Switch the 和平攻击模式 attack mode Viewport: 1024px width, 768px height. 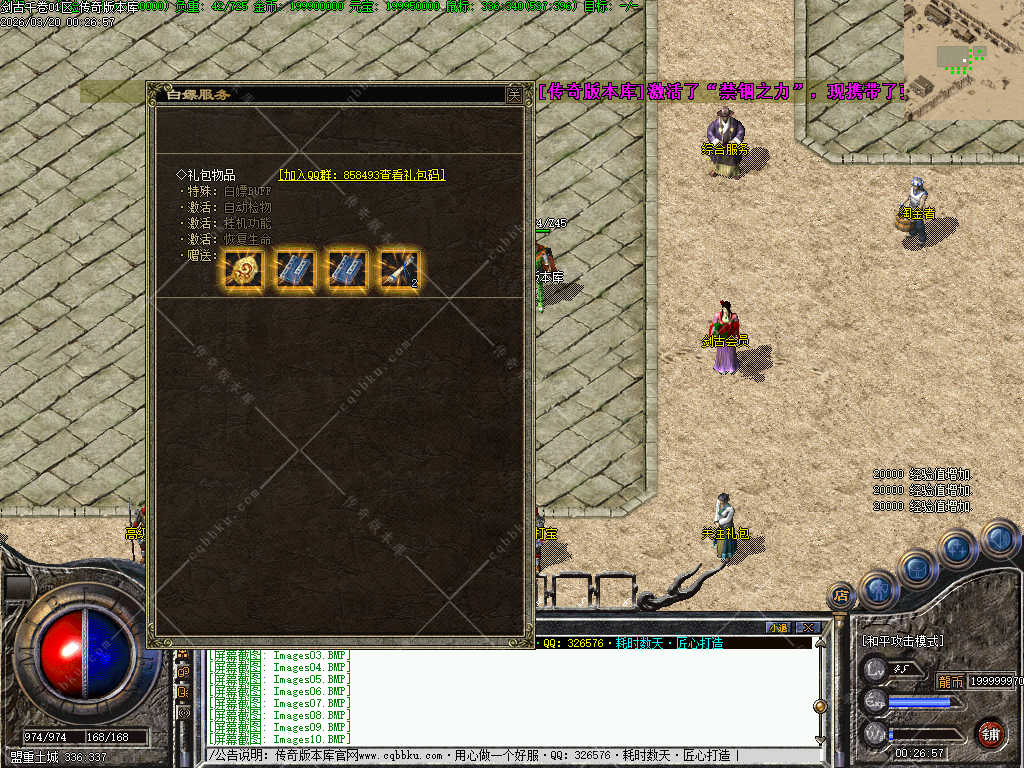[903, 640]
